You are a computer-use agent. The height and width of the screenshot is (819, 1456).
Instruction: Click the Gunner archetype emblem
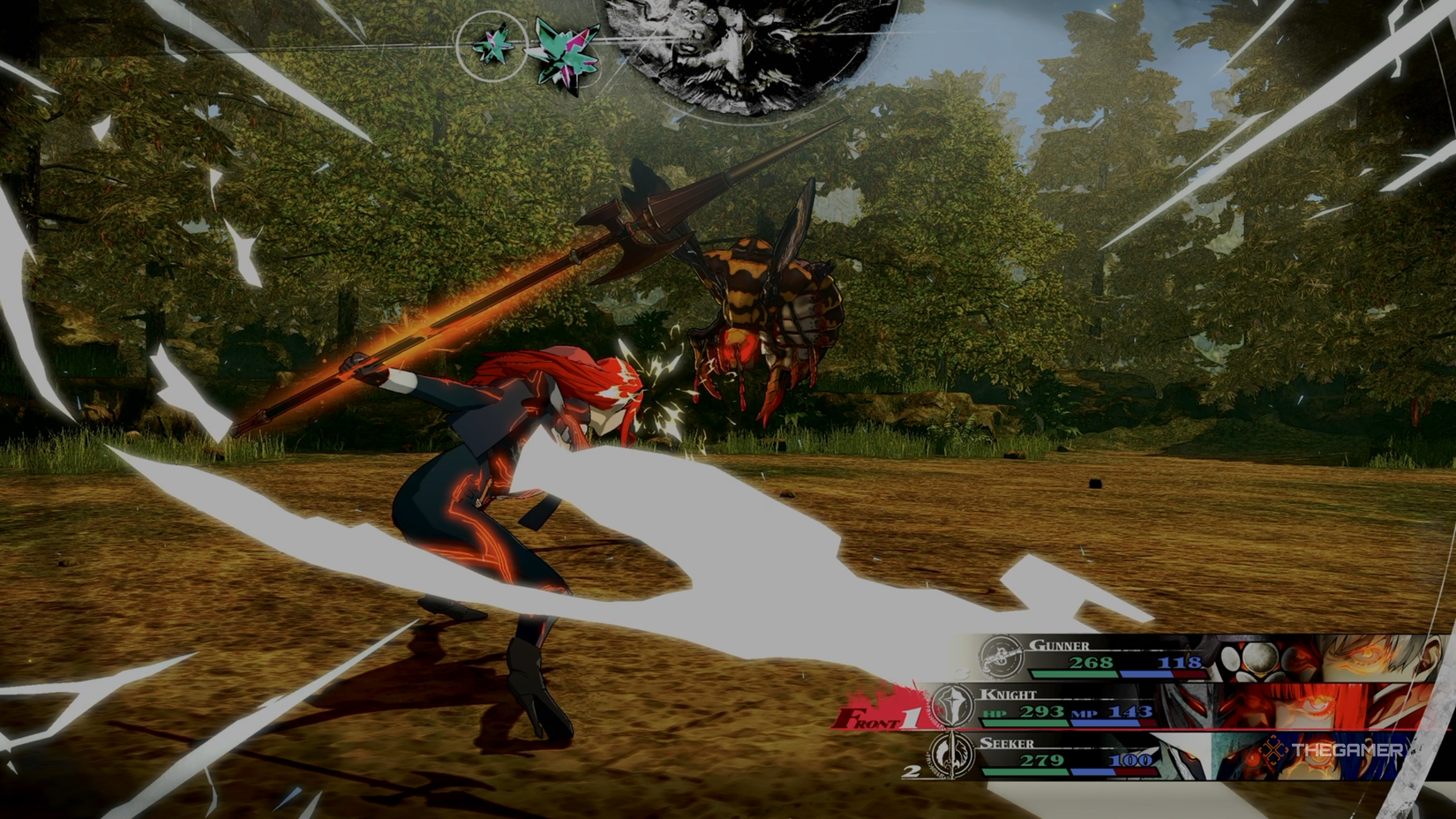pyautogui.click(x=1000, y=657)
